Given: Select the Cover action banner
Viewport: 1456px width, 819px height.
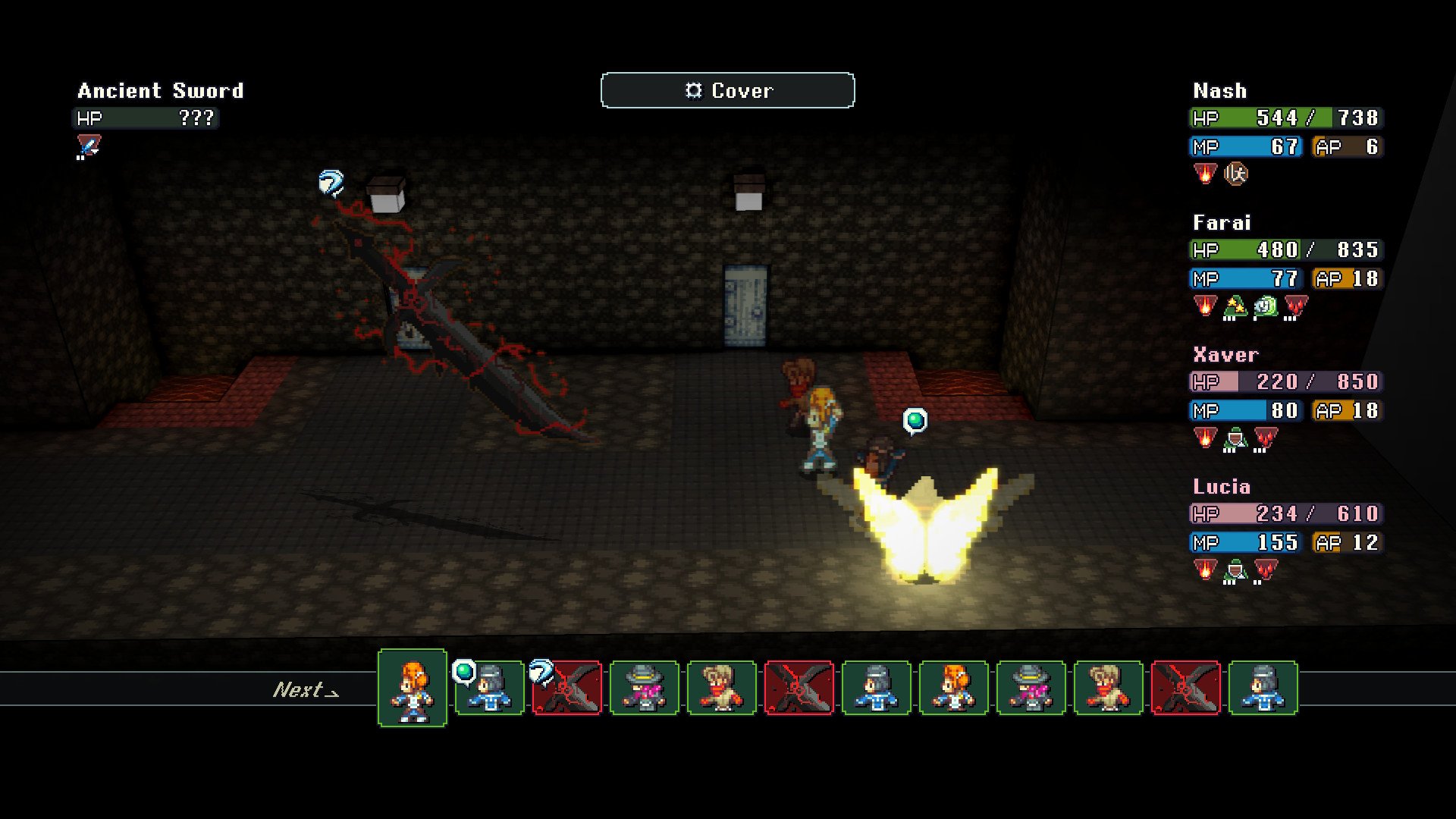Looking at the screenshot, I should pyautogui.click(x=727, y=90).
